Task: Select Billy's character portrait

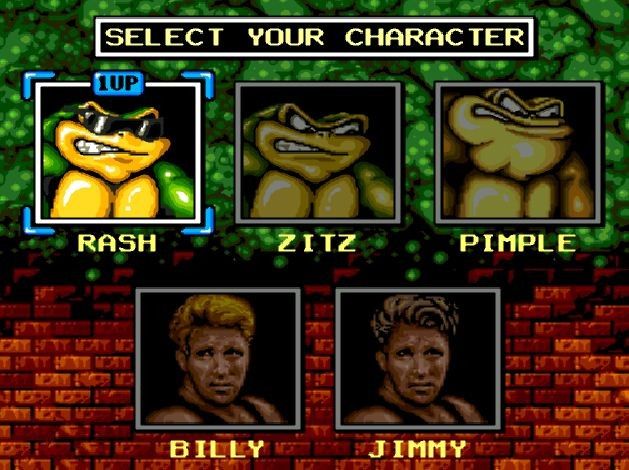Action: 218,359
